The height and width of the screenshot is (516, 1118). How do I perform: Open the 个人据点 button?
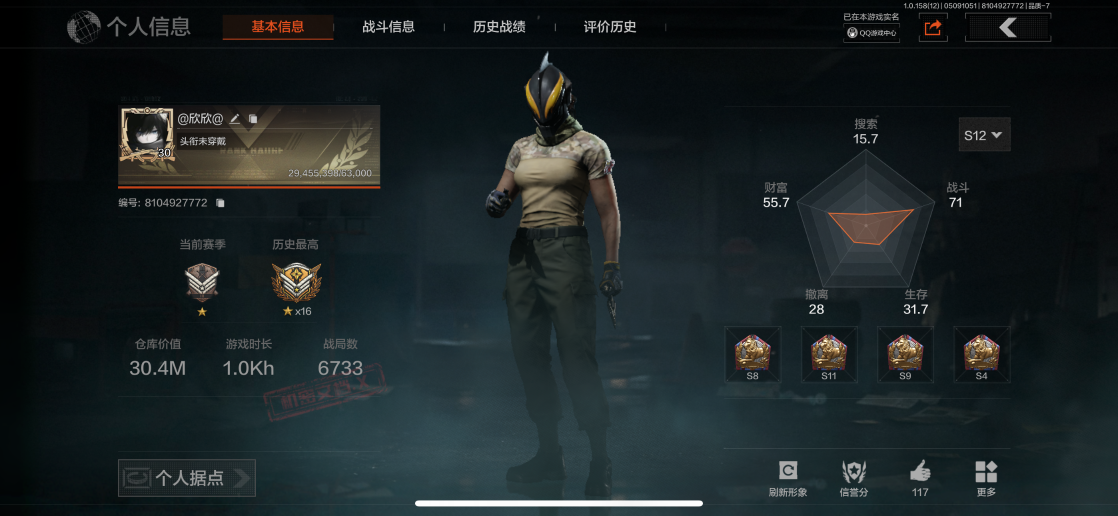click(x=187, y=478)
